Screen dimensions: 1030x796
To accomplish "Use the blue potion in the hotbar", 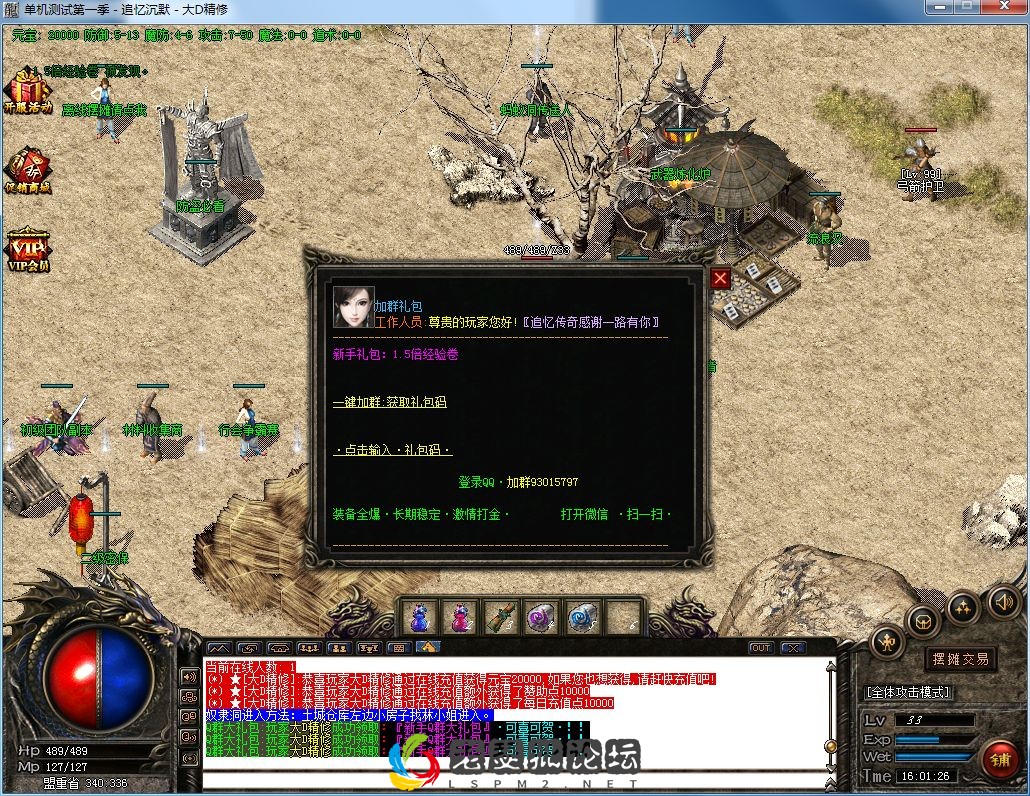I will pos(420,618).
